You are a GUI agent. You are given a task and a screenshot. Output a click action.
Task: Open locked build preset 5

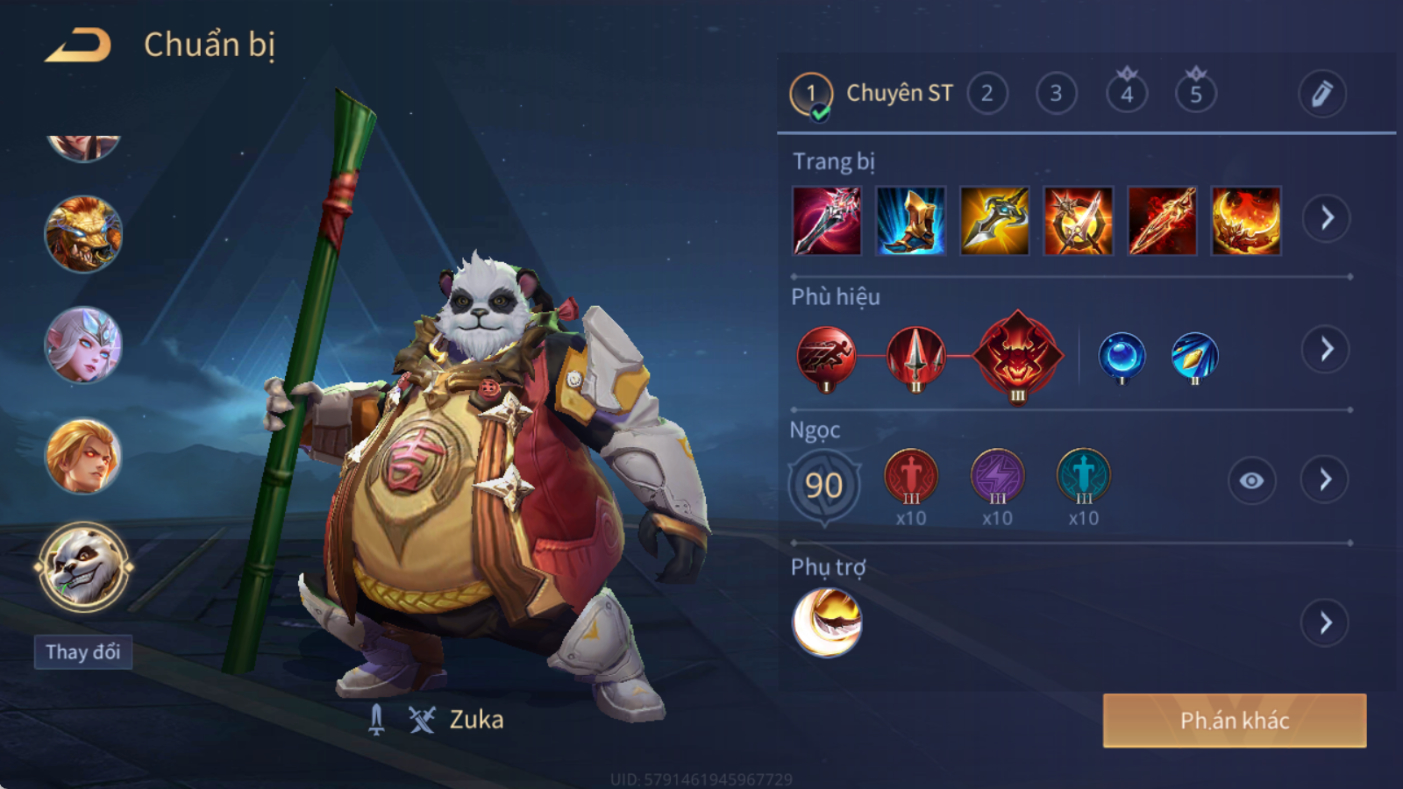(1196, 94)
